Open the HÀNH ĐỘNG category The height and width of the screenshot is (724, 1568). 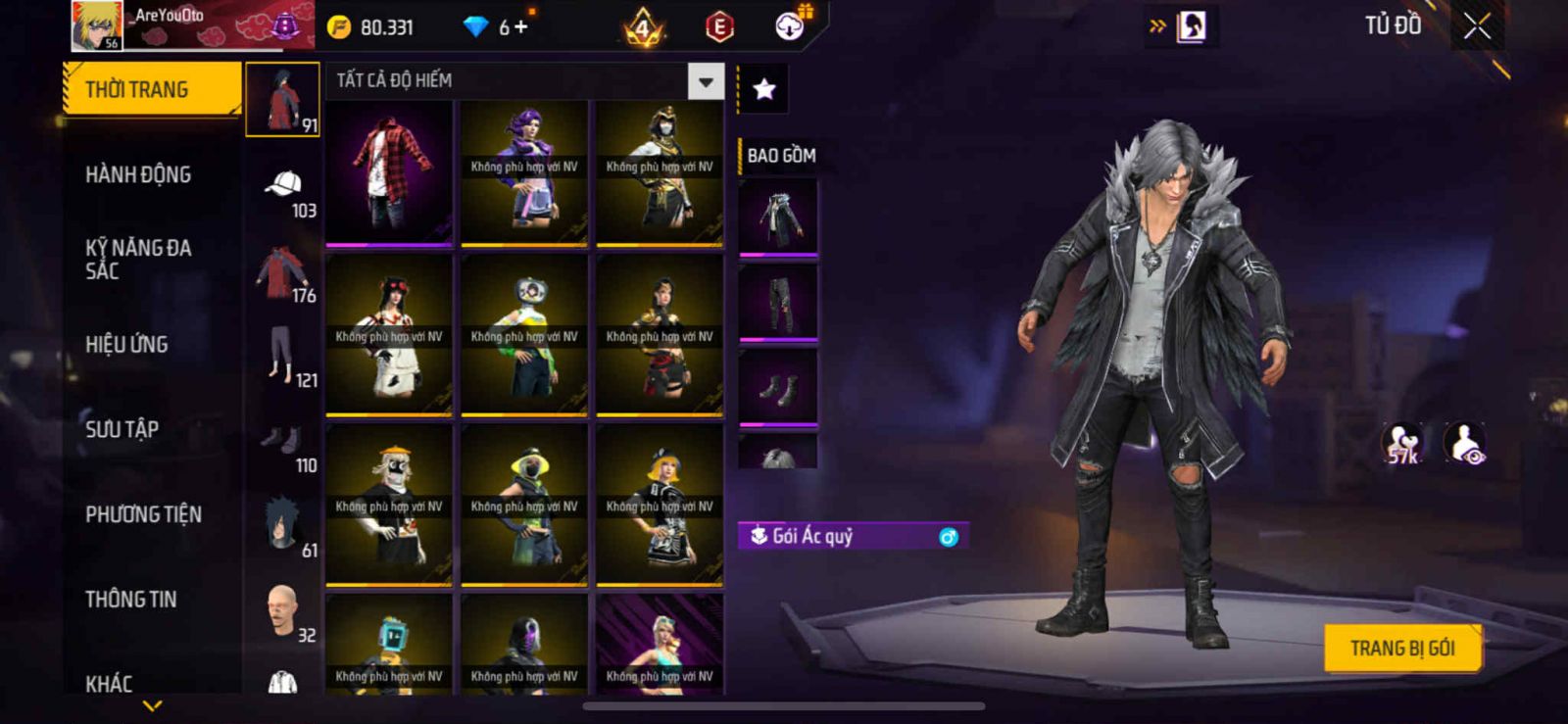tap(138, 175)
